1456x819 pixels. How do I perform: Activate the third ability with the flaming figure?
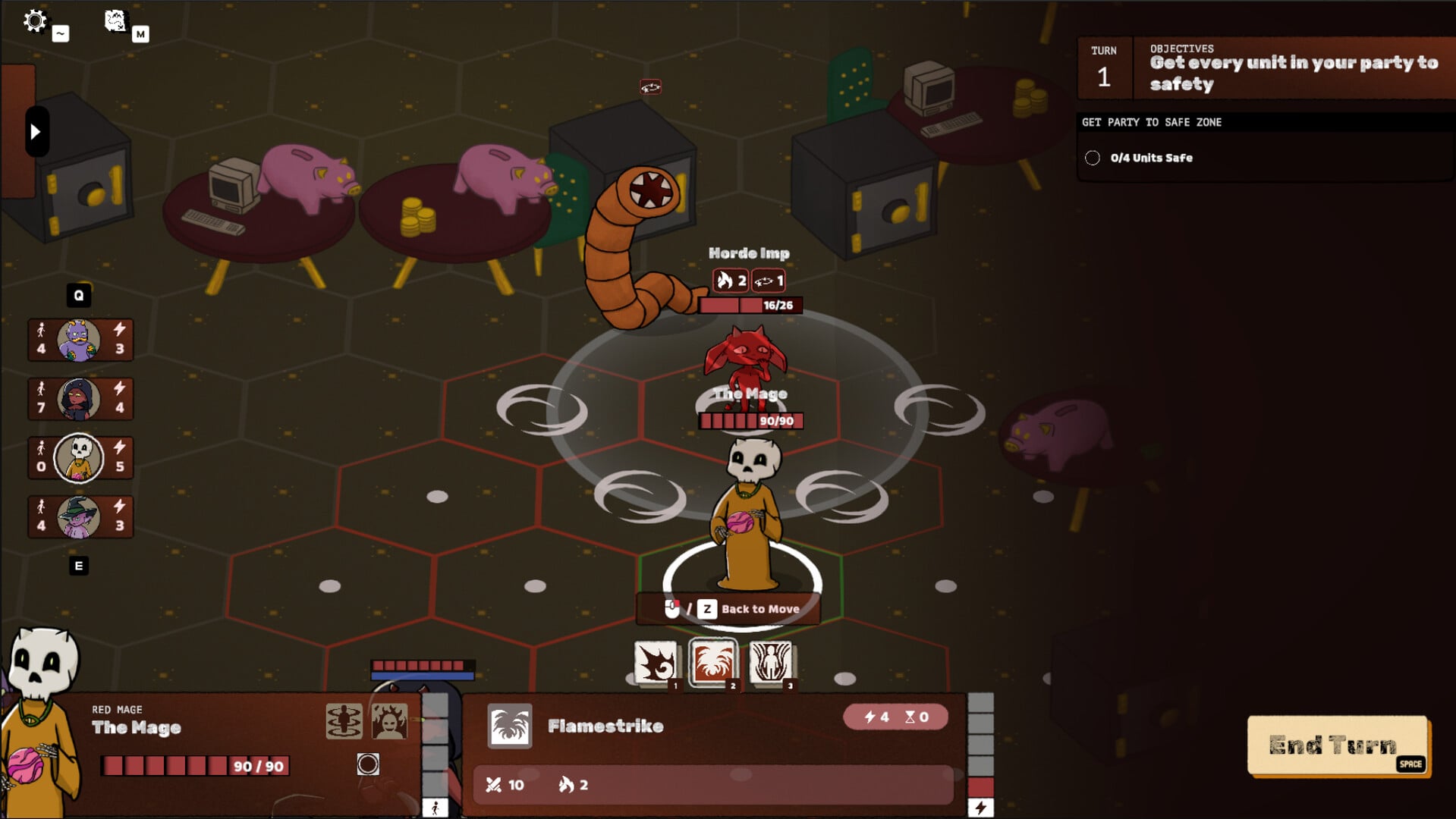coord(770,663)
